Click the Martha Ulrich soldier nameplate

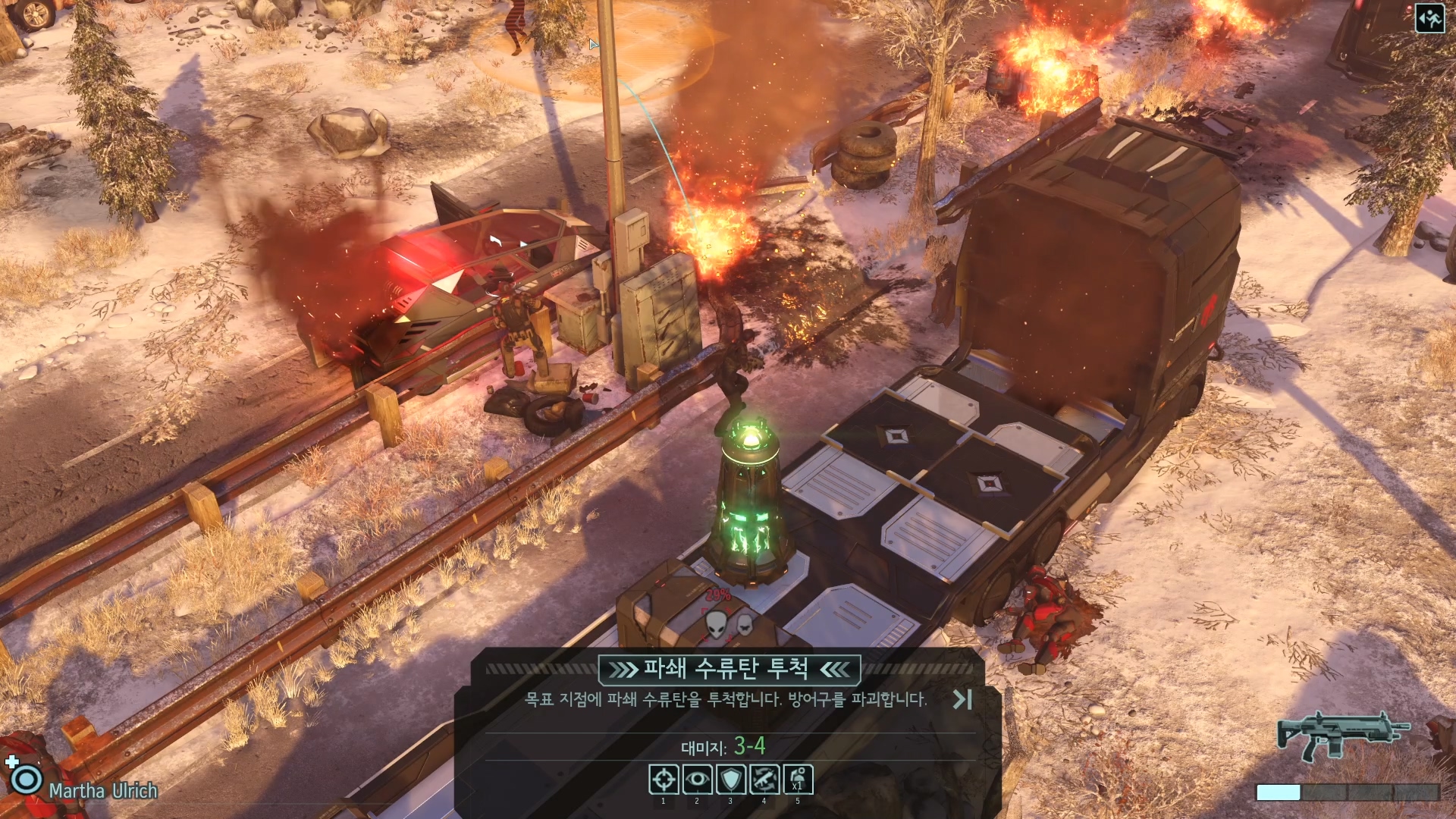(103, 790)
